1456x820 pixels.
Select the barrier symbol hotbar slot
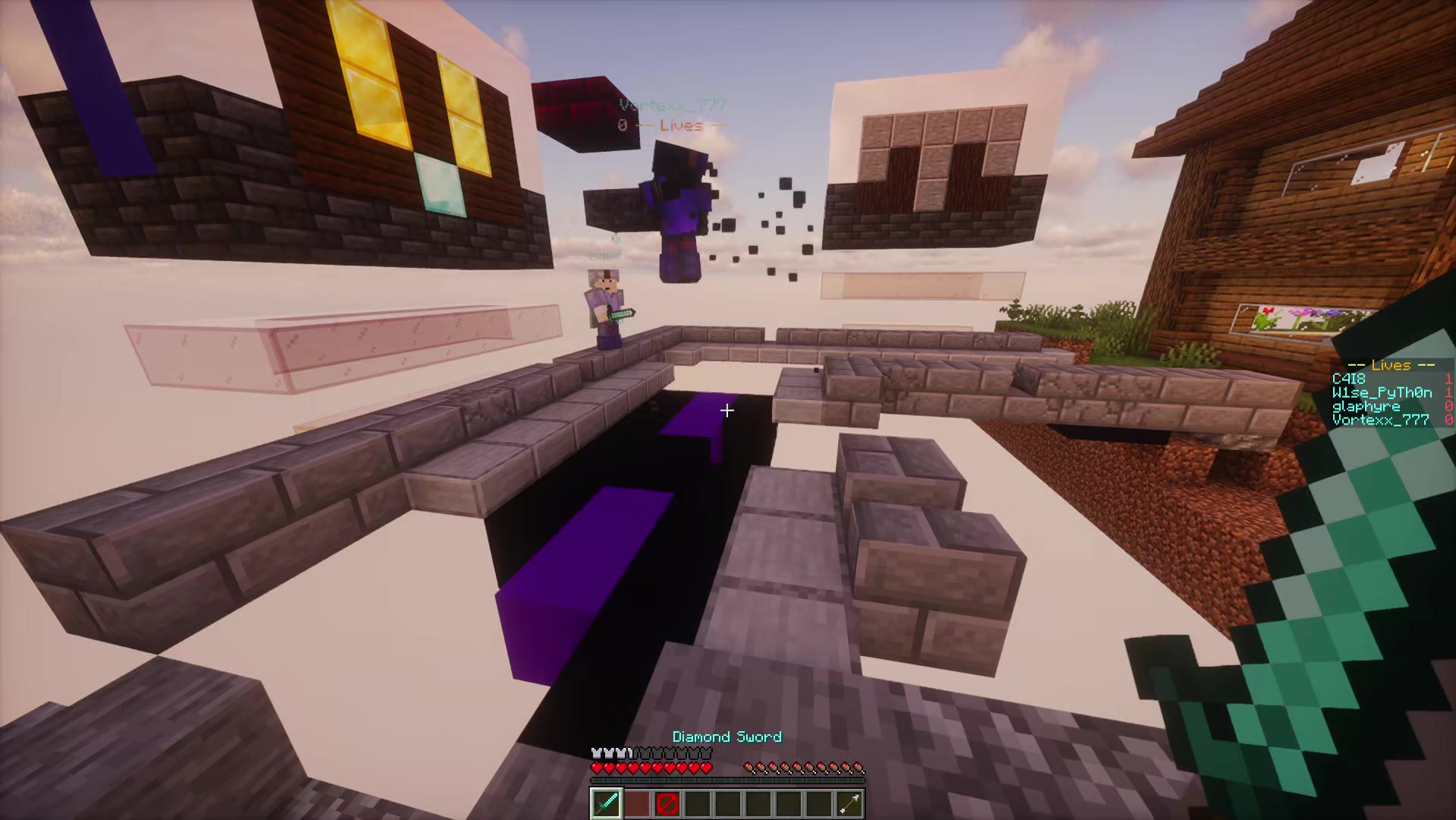(667, 804)
